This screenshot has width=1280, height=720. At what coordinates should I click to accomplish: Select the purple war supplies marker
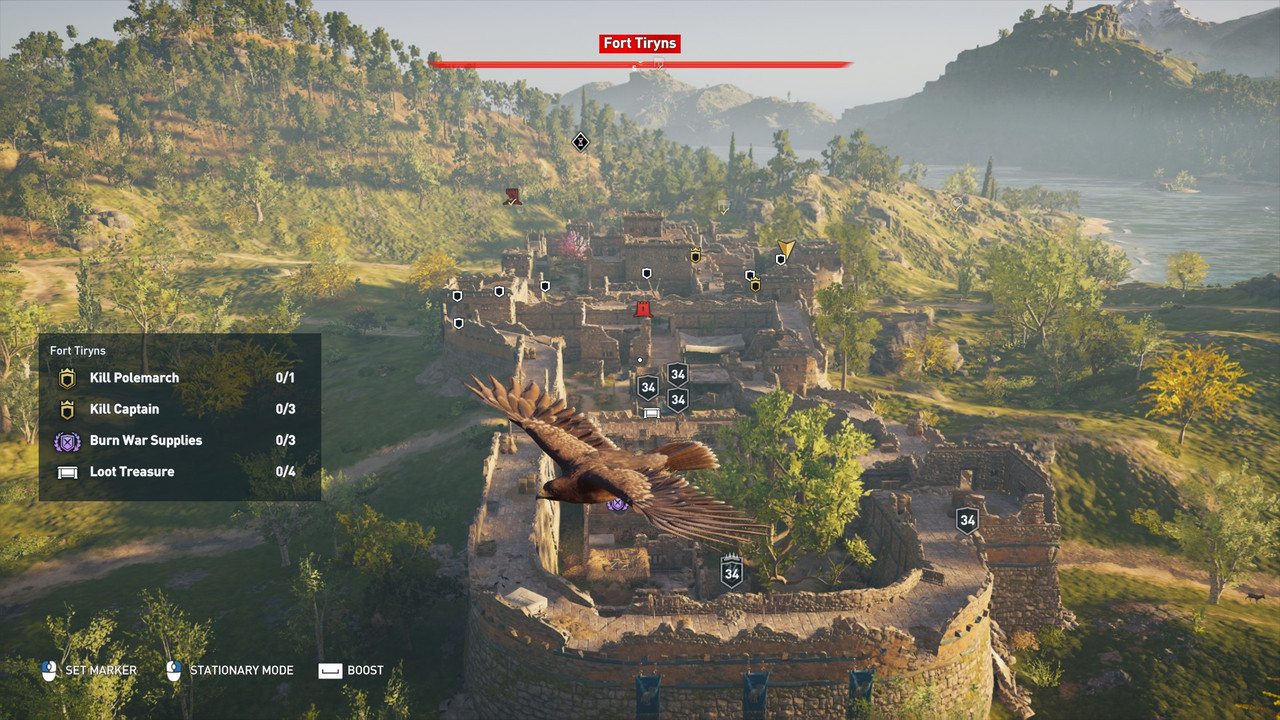[617, 504]
